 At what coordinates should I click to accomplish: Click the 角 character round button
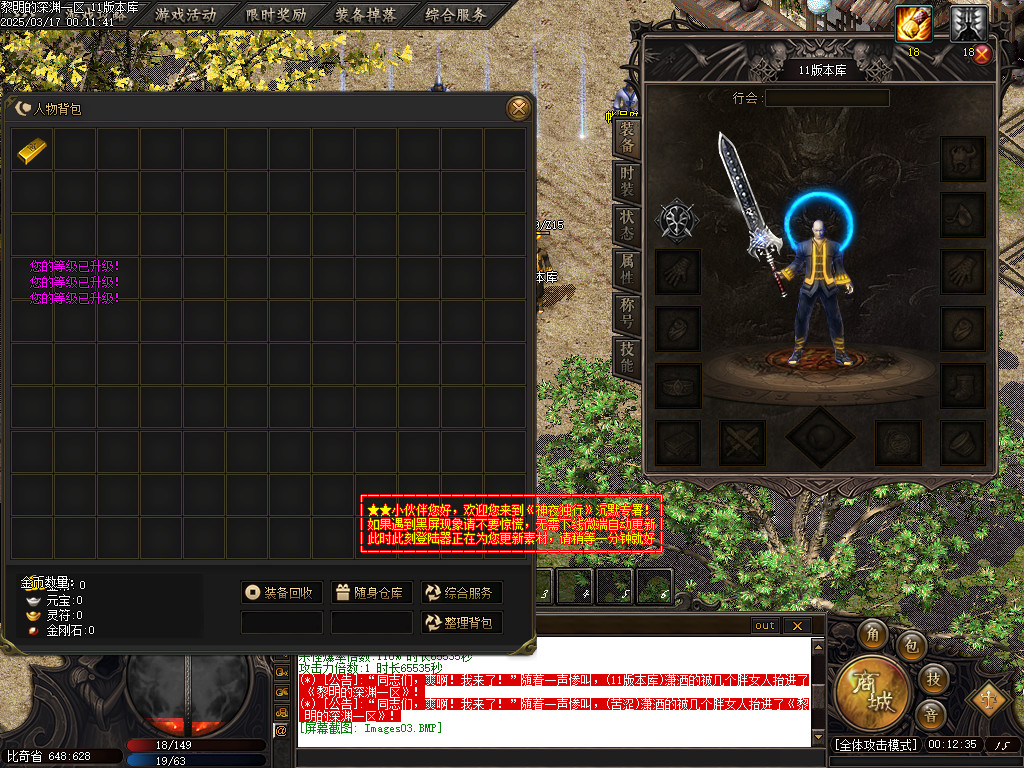(872, 633)
